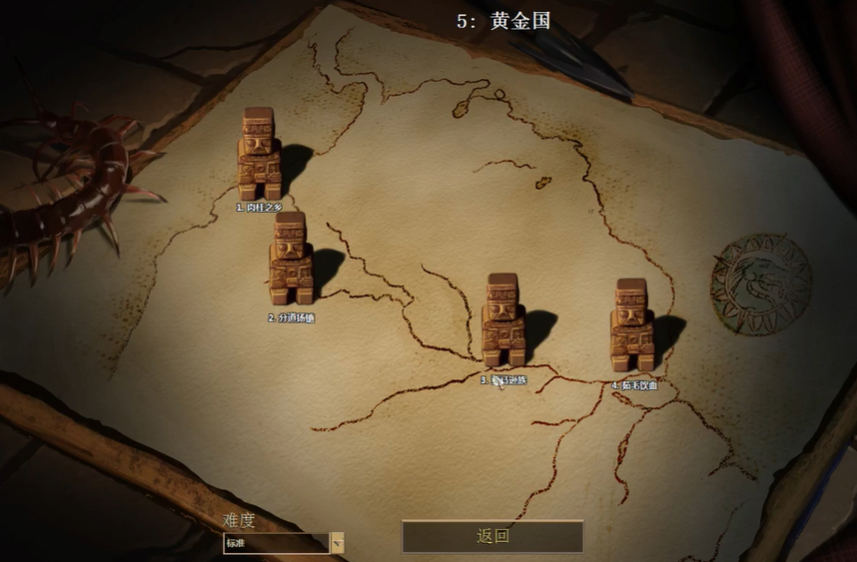This screenshot has width=857, height=562.
Task: Click the 返回 back button
Action: (492, 536)
